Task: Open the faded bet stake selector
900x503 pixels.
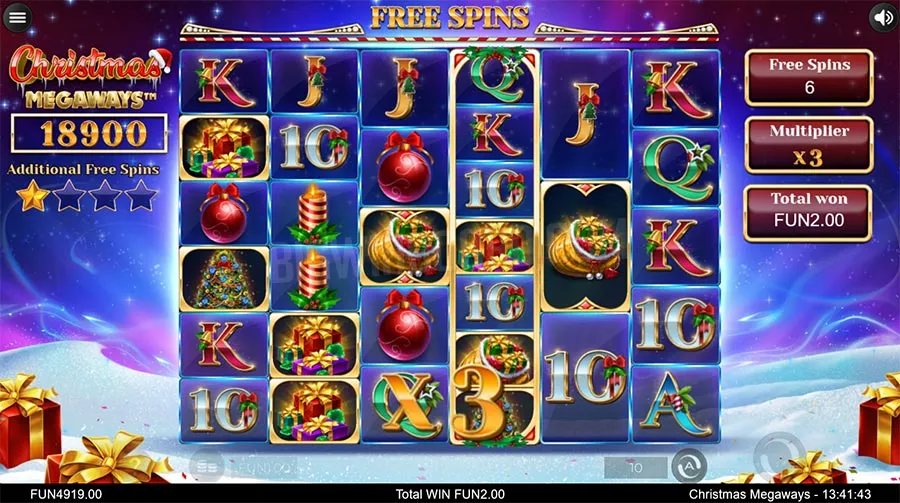Action: tap(209, 466)
